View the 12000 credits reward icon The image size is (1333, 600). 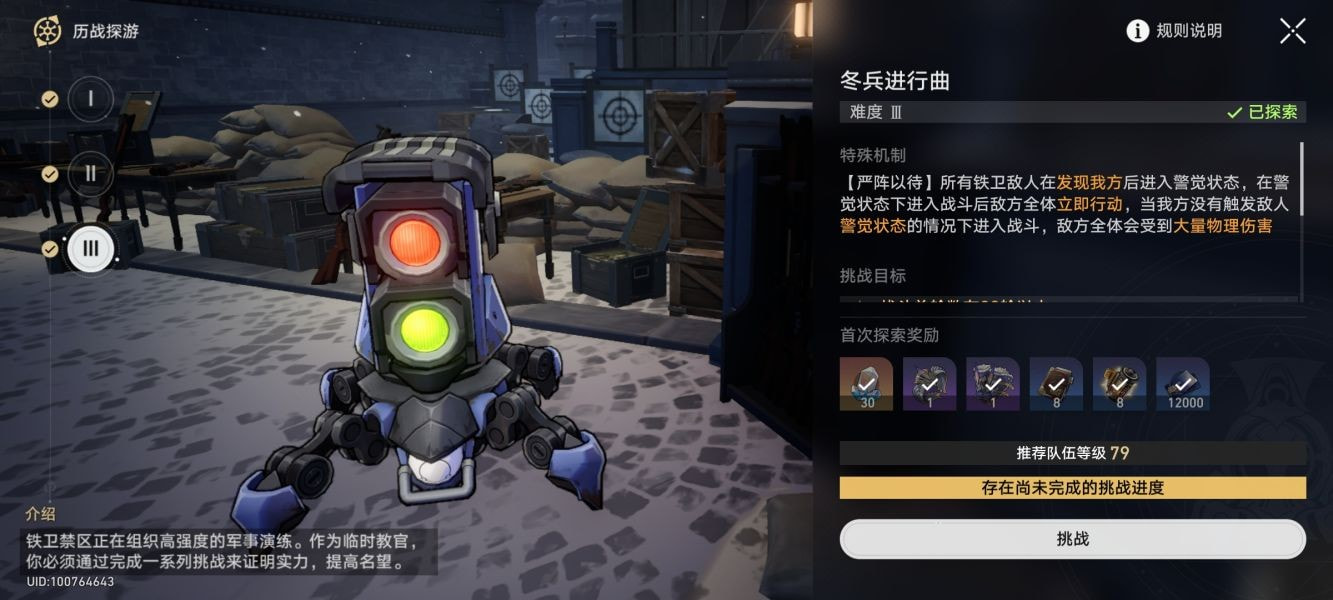[x=1182, y=384]
